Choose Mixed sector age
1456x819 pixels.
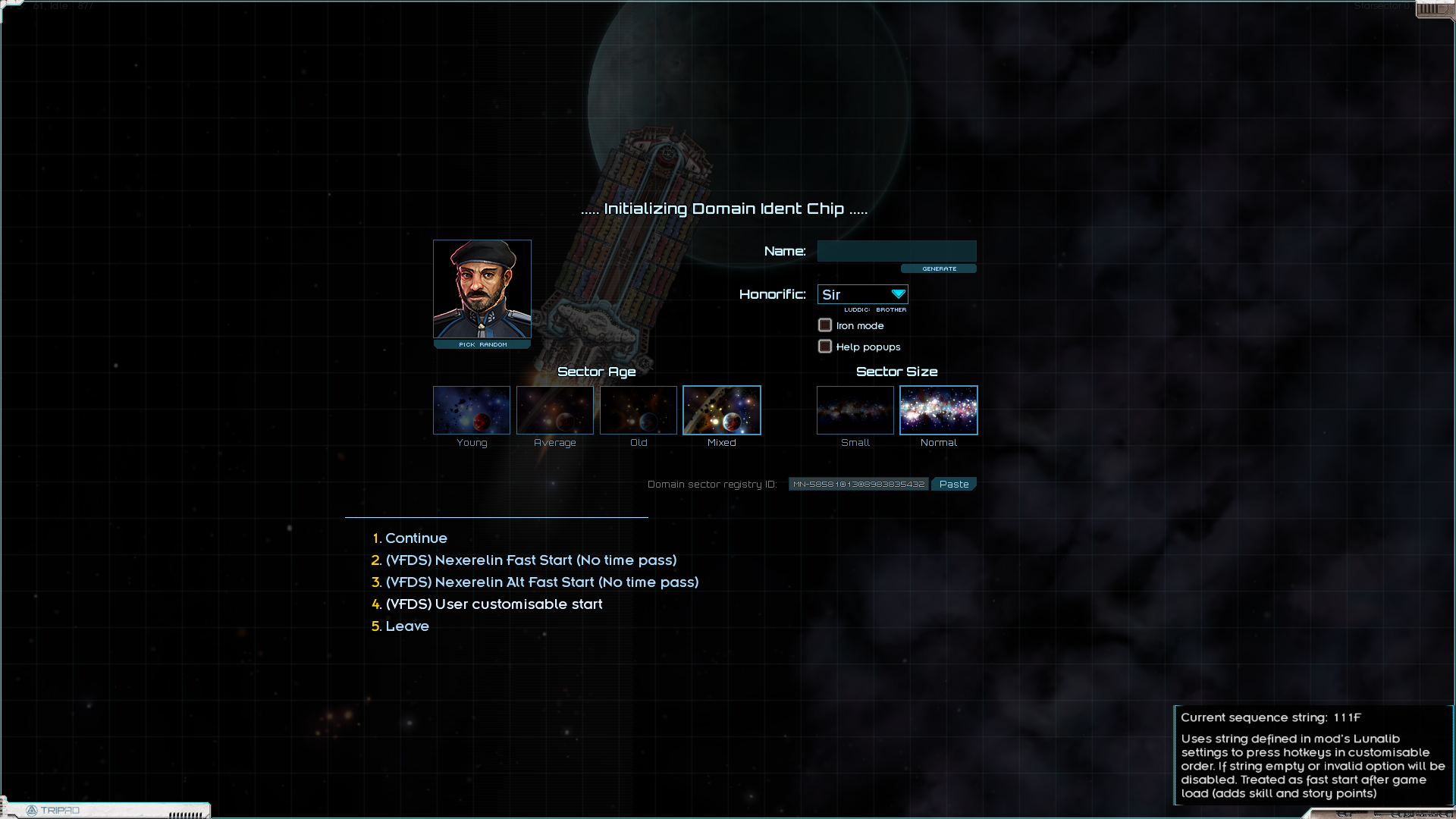722,410
